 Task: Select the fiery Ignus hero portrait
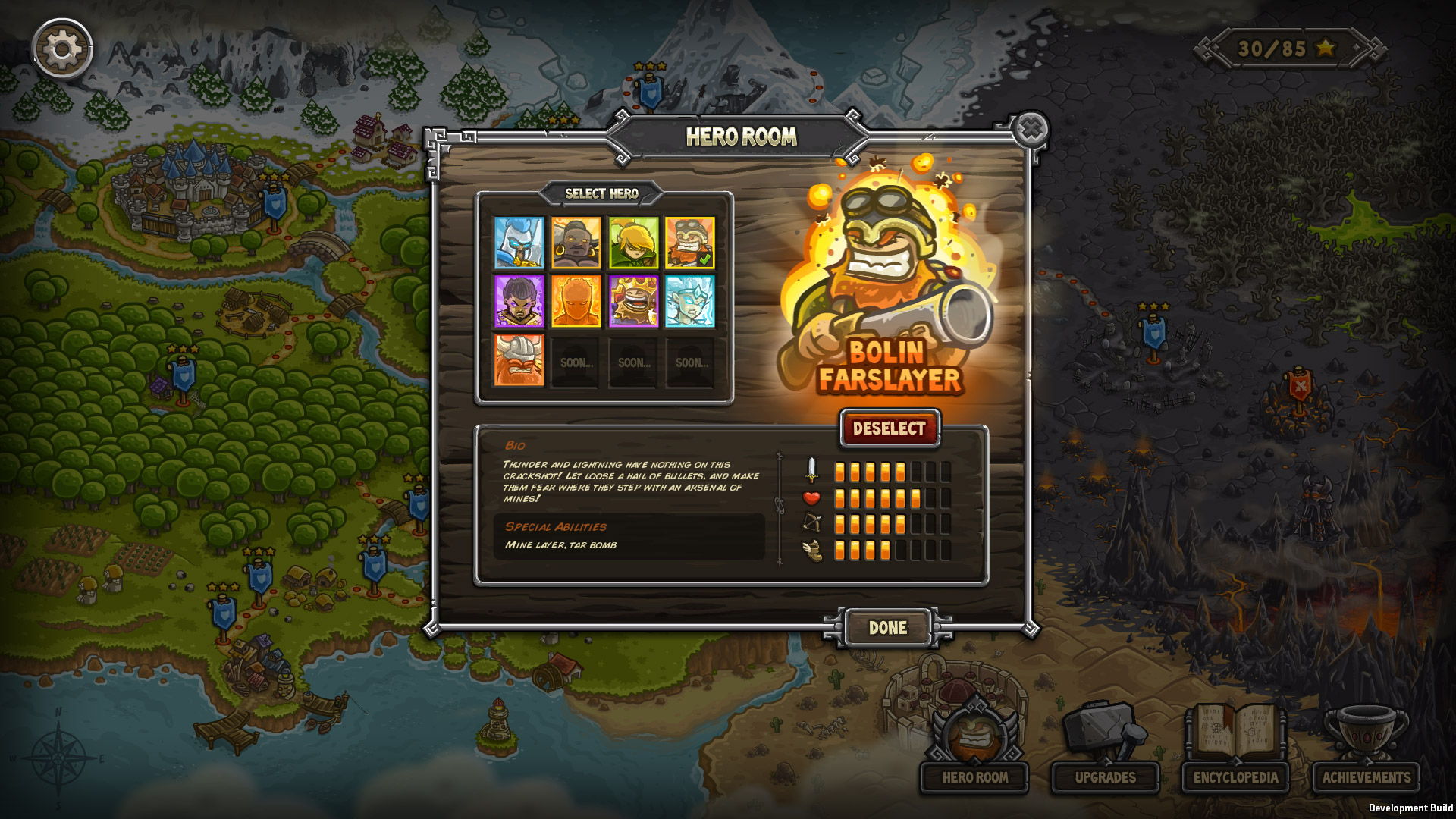[x=576, y=303]
